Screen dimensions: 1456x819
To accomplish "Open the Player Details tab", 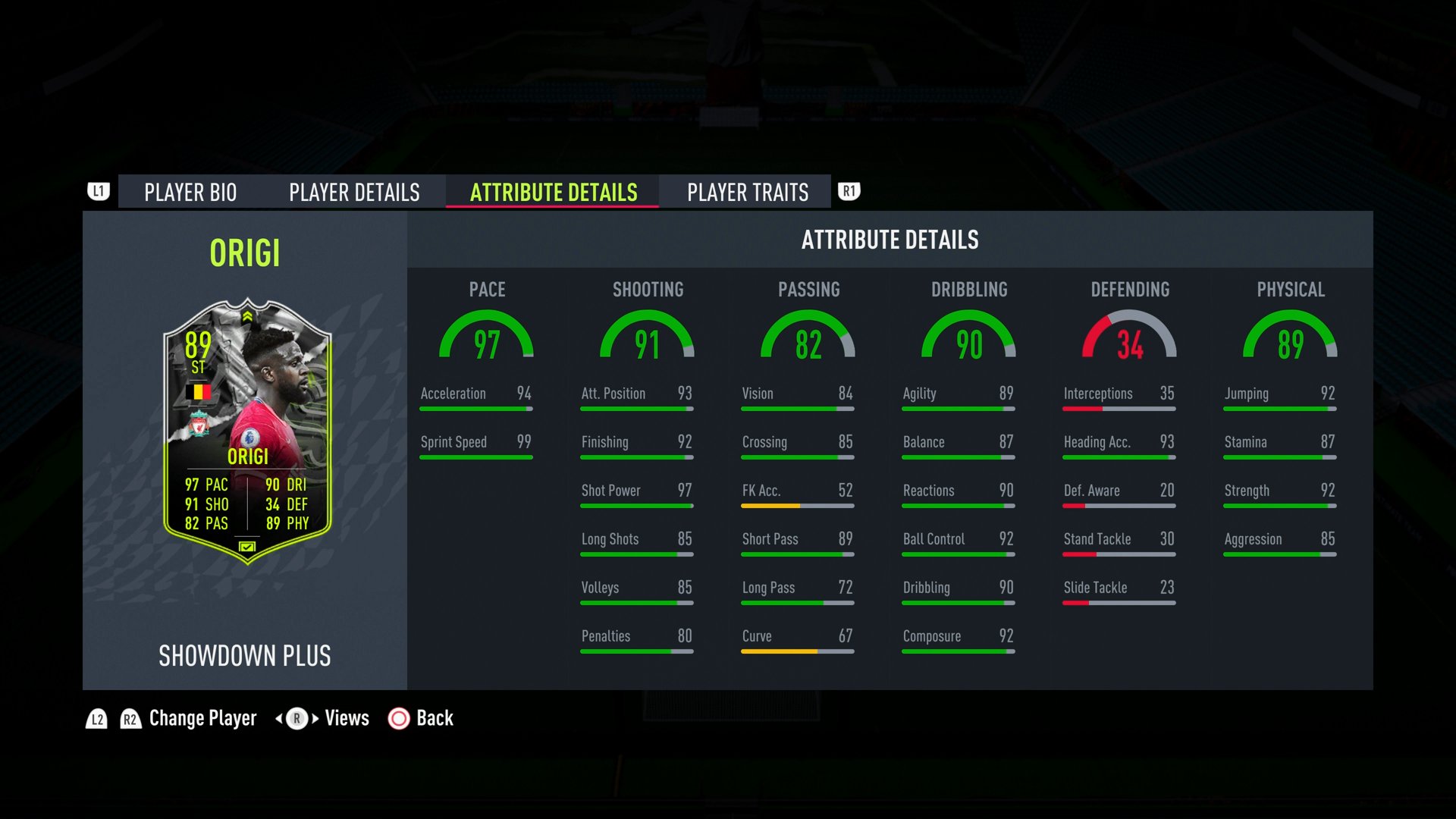I will (x=354, y=193).
